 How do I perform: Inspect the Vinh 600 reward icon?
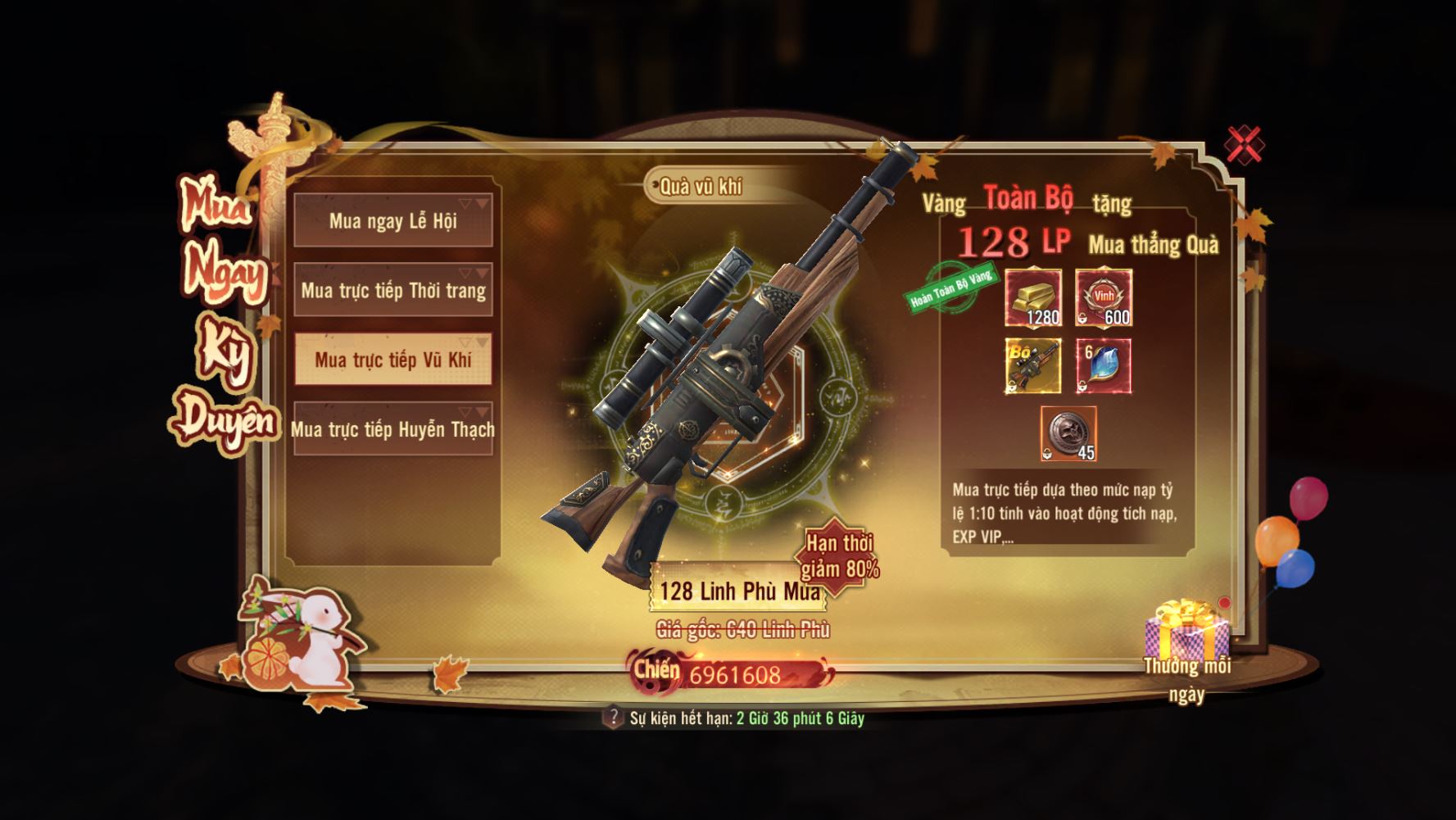coord(1104,297)
